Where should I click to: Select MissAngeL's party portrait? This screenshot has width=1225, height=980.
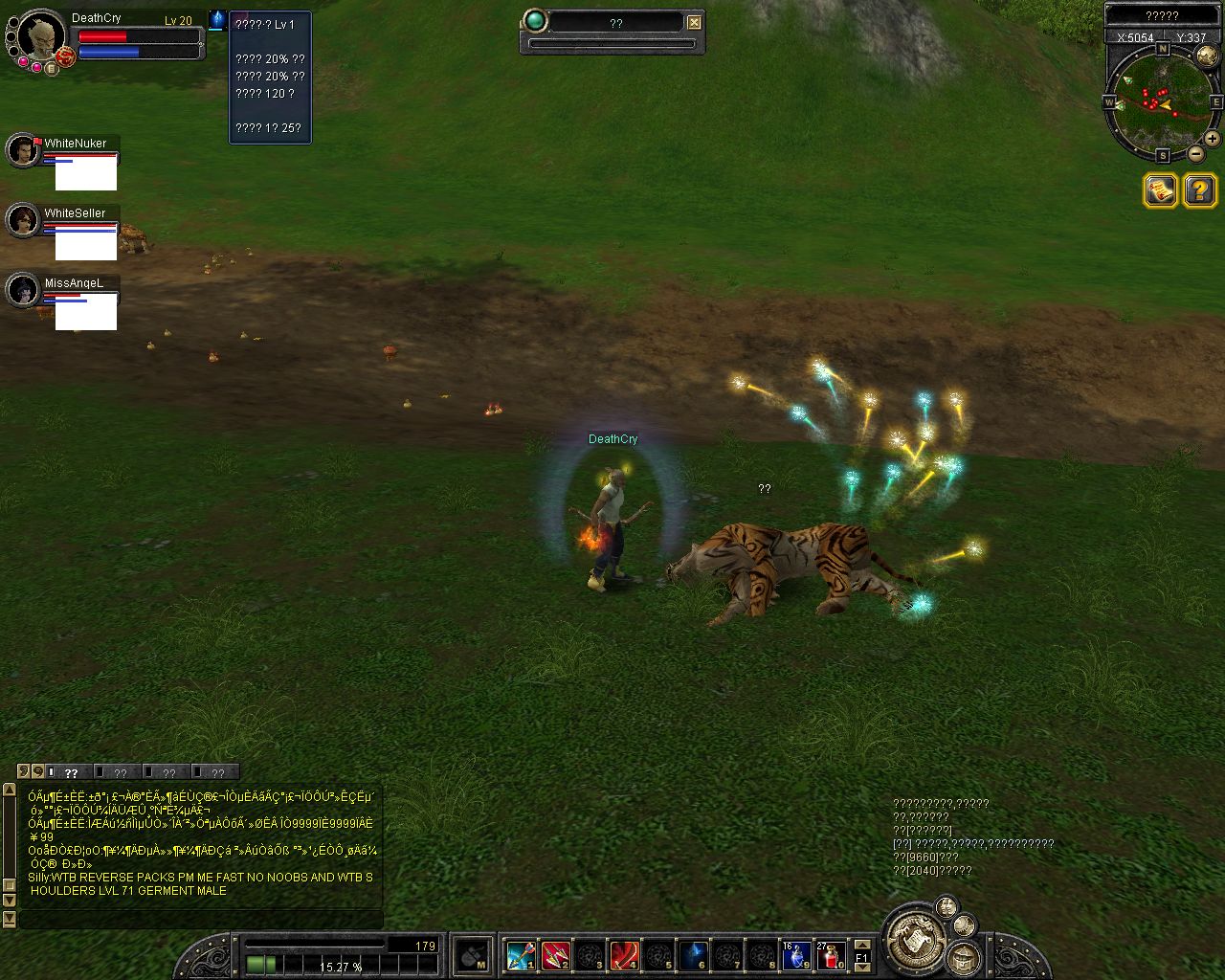pos(22,291)
